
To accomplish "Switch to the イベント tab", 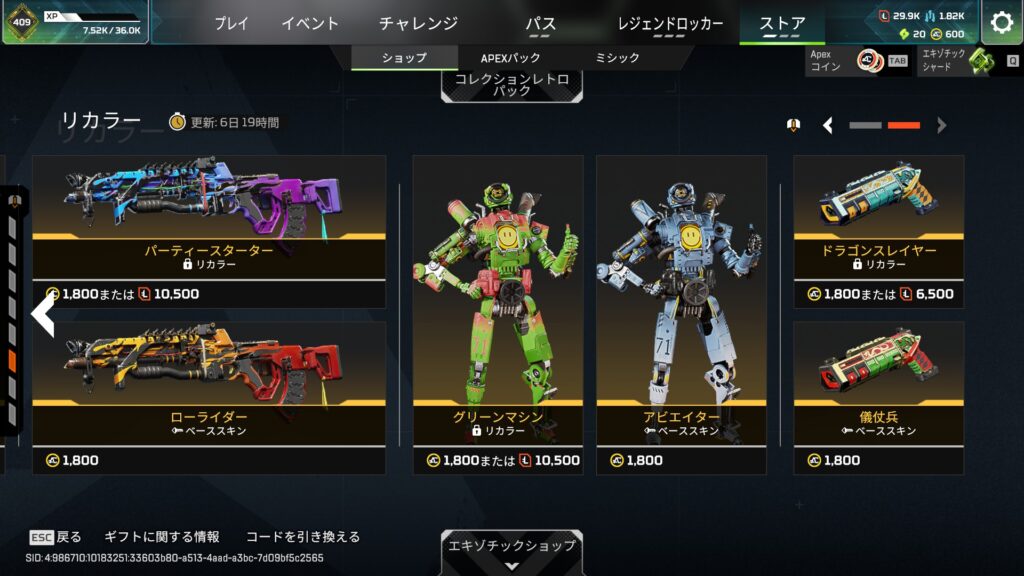I will click(x=310, y=23).
